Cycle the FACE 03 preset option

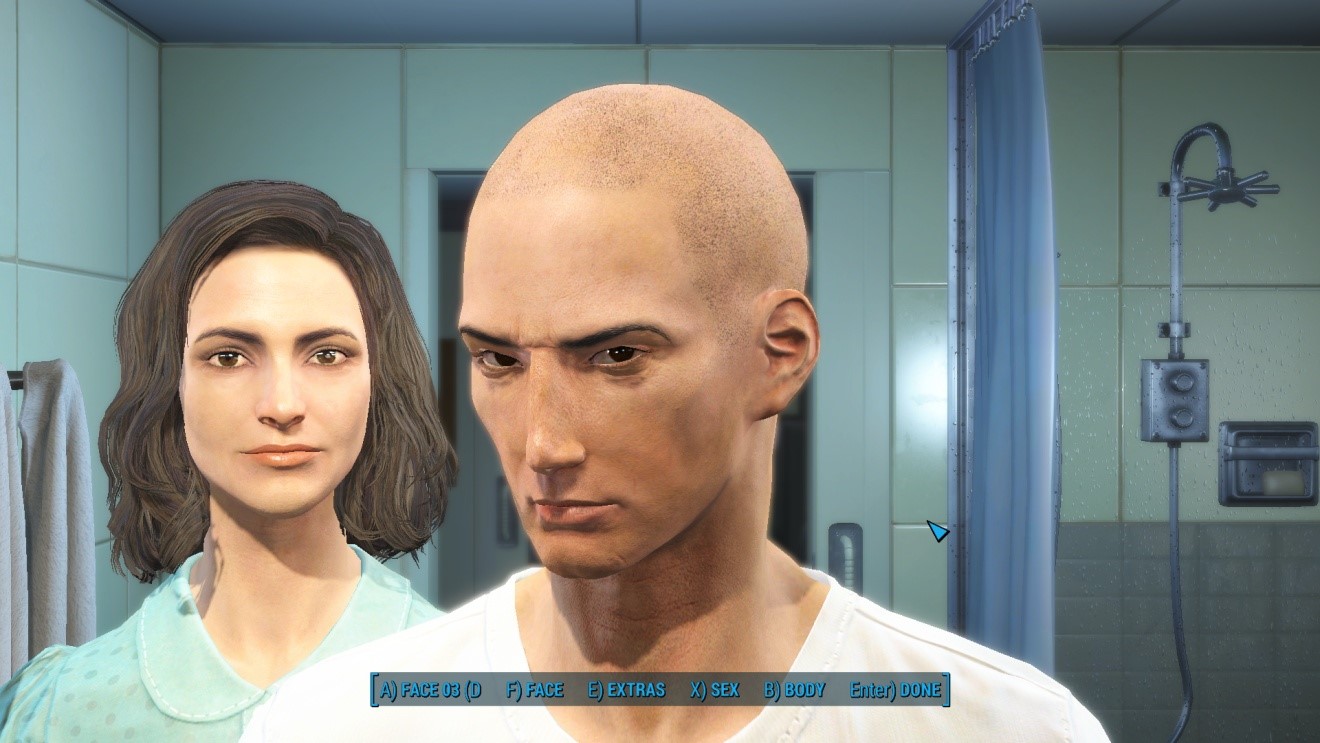(x=431, y=690)
